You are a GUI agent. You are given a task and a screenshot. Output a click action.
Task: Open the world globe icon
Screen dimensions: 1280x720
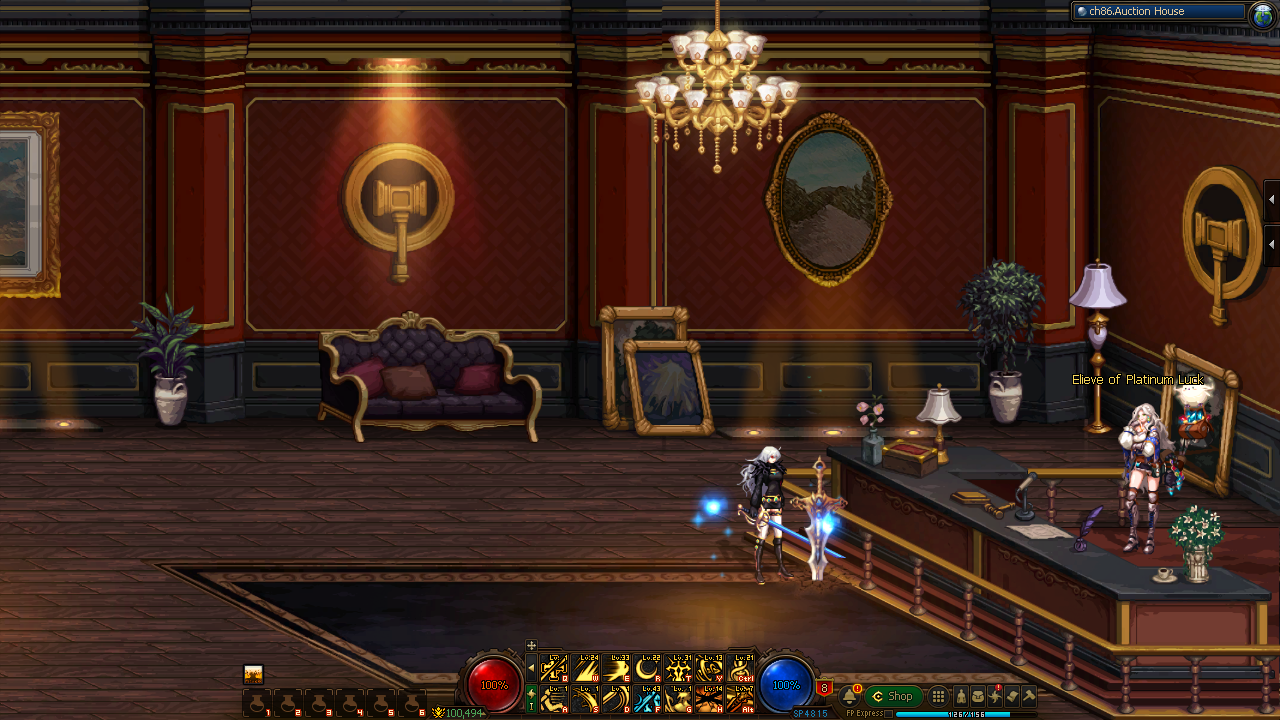1262,13
